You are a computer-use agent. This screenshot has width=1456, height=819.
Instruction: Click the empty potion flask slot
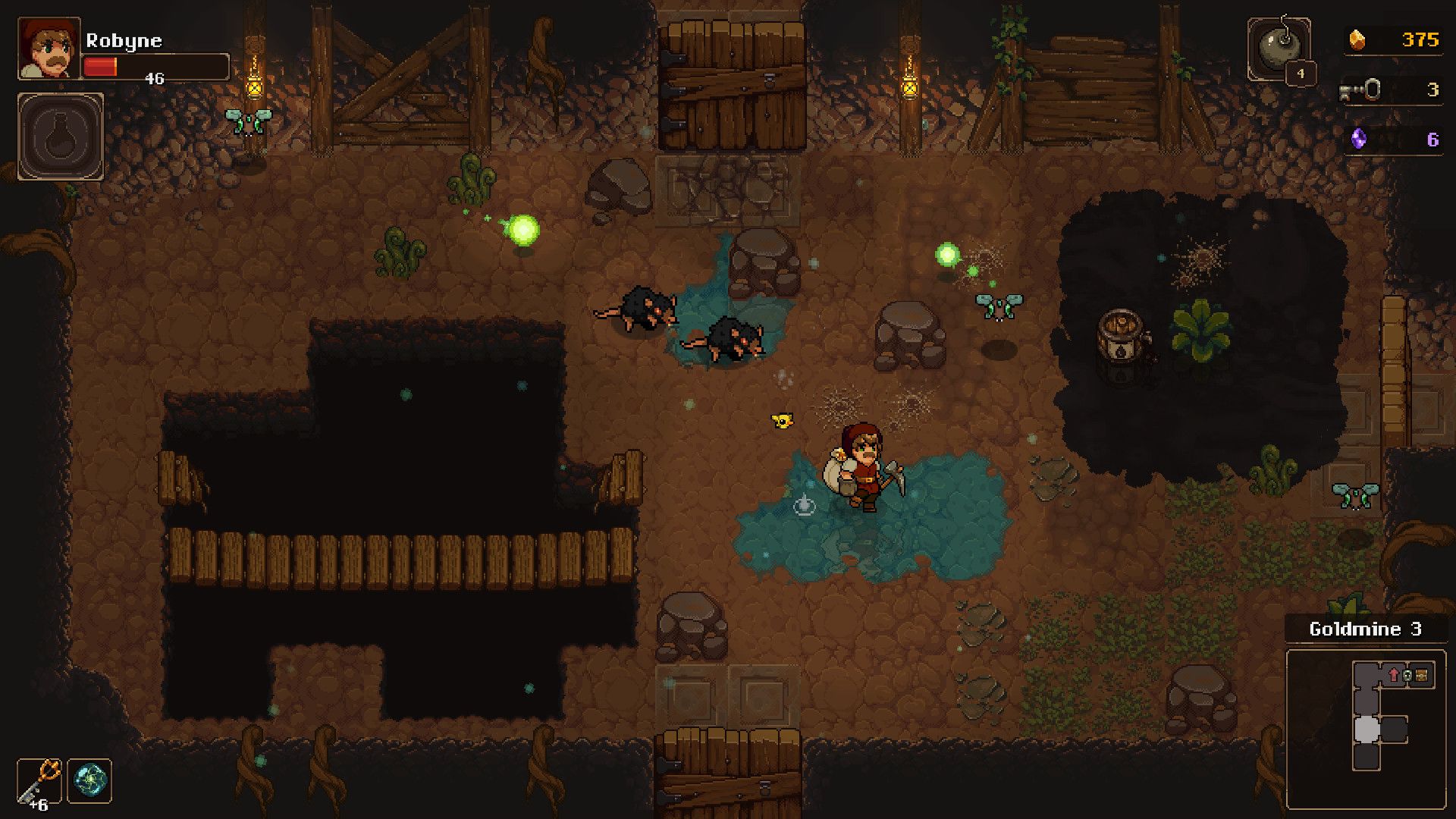click(x=61, y=136)
